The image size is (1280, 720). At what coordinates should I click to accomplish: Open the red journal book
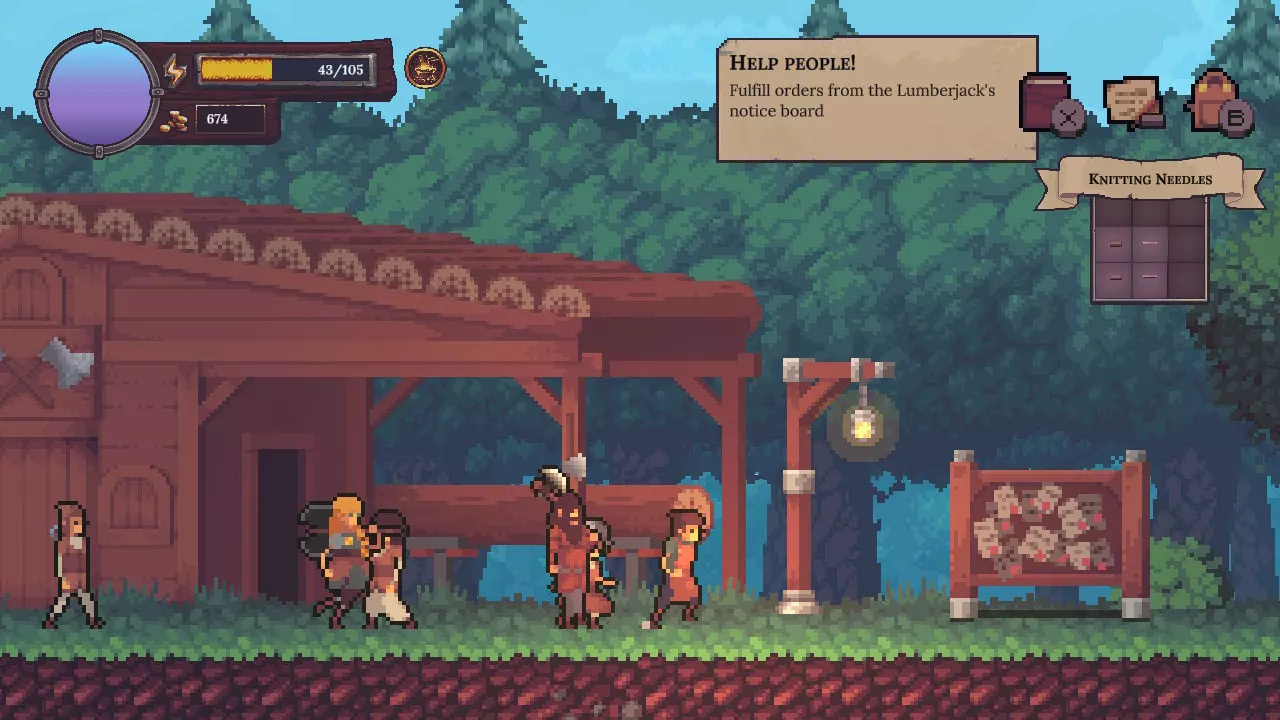coord(1046,100)
